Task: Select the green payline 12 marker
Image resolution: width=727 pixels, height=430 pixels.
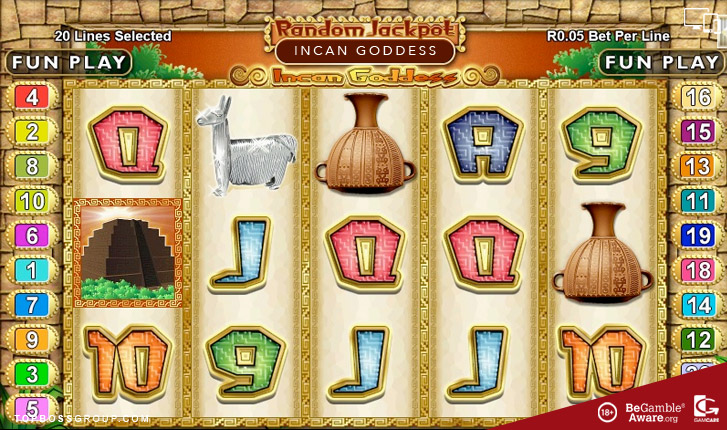Action: click(x=696, y=339)
